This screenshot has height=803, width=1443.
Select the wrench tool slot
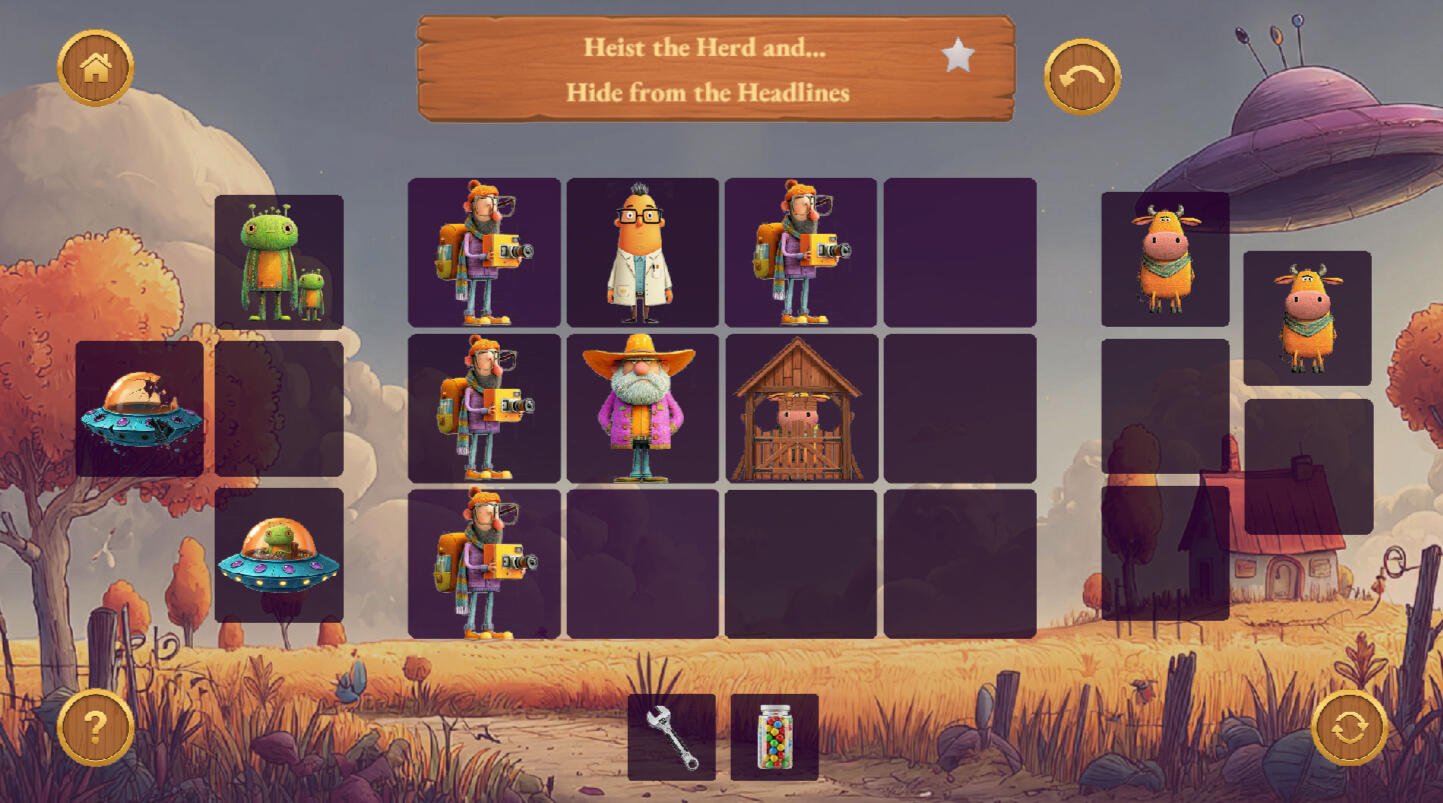[x=671, y=737]
